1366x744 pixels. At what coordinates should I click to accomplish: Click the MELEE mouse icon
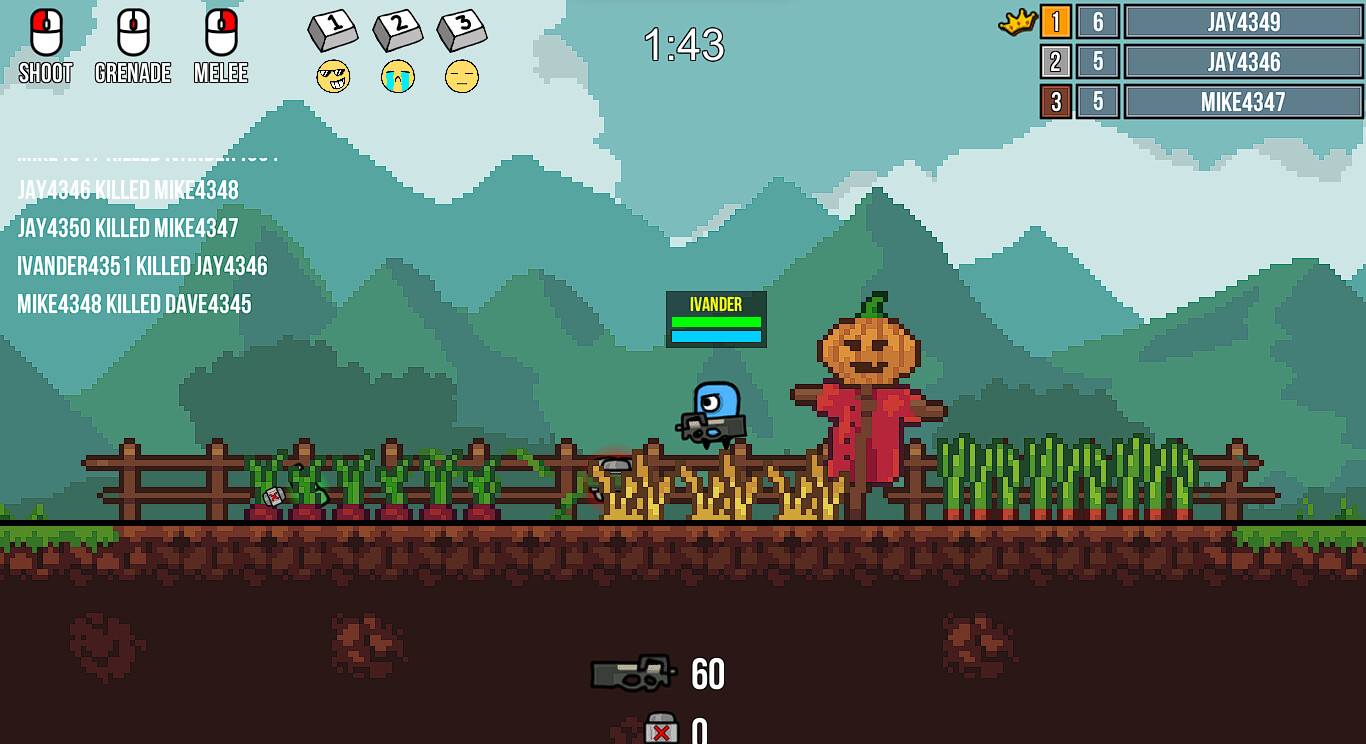[x=219, y=33]
